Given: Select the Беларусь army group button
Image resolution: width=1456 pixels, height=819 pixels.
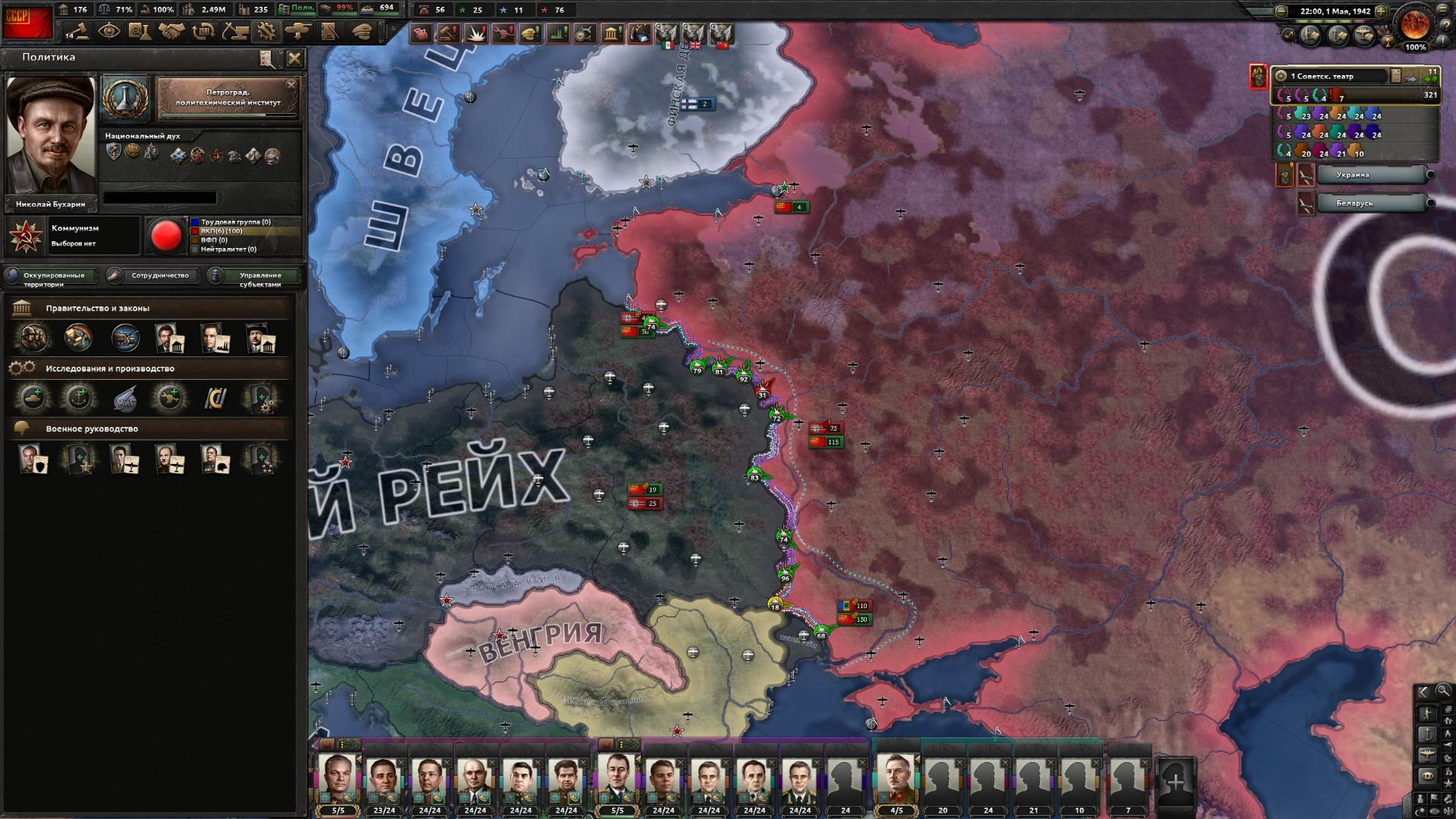Looking at the screenshot, I should pos(1373,203).
